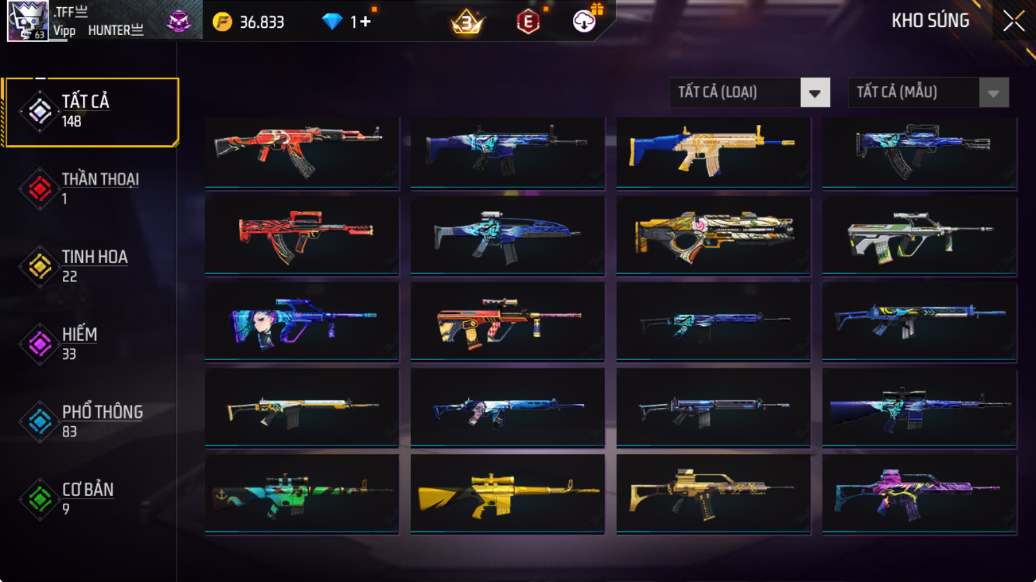Select the red AK rifle skin
Screen dimensions: 1036x582
tap(301, 152)
